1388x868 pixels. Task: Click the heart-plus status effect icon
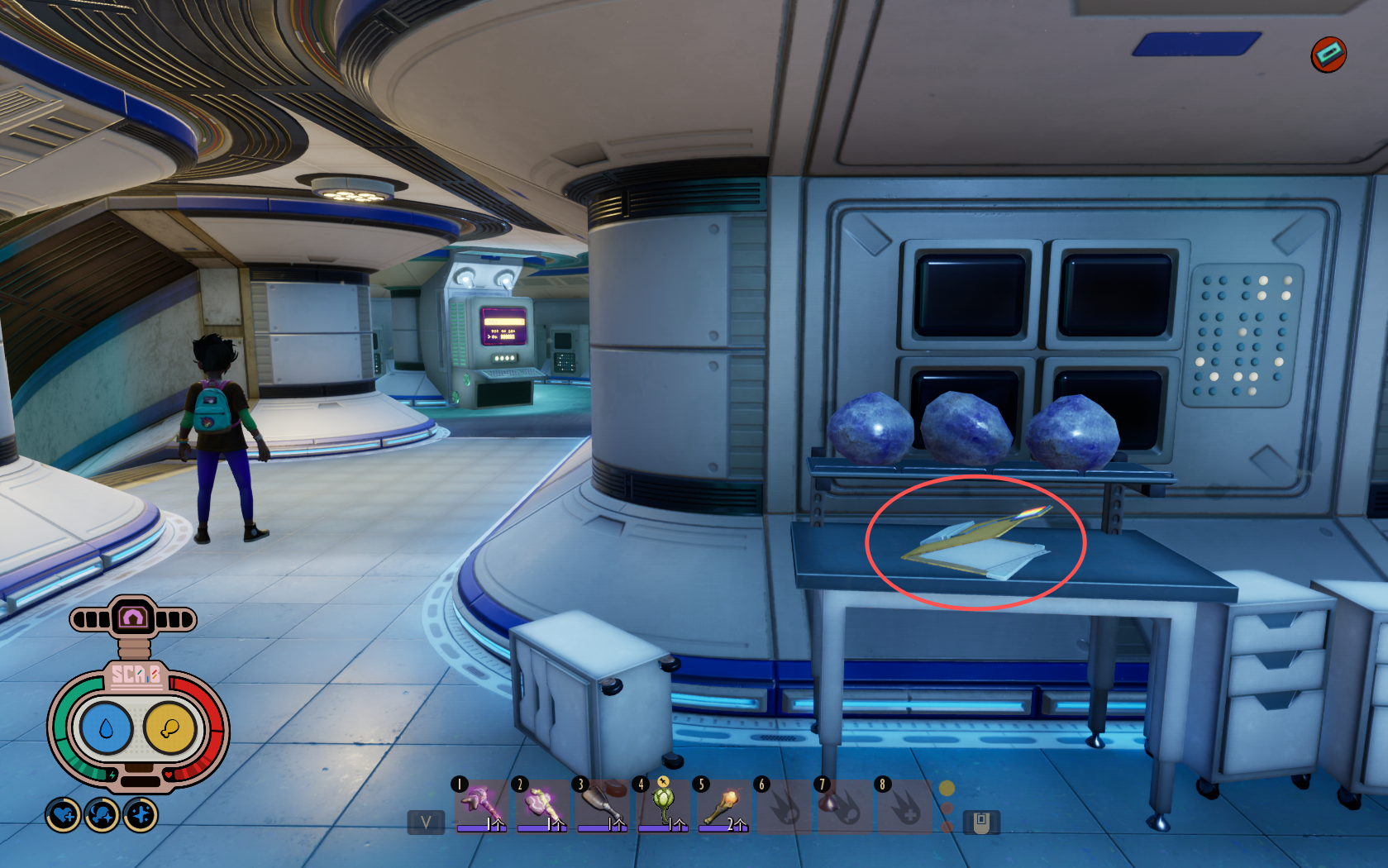[x=64, y=816]
